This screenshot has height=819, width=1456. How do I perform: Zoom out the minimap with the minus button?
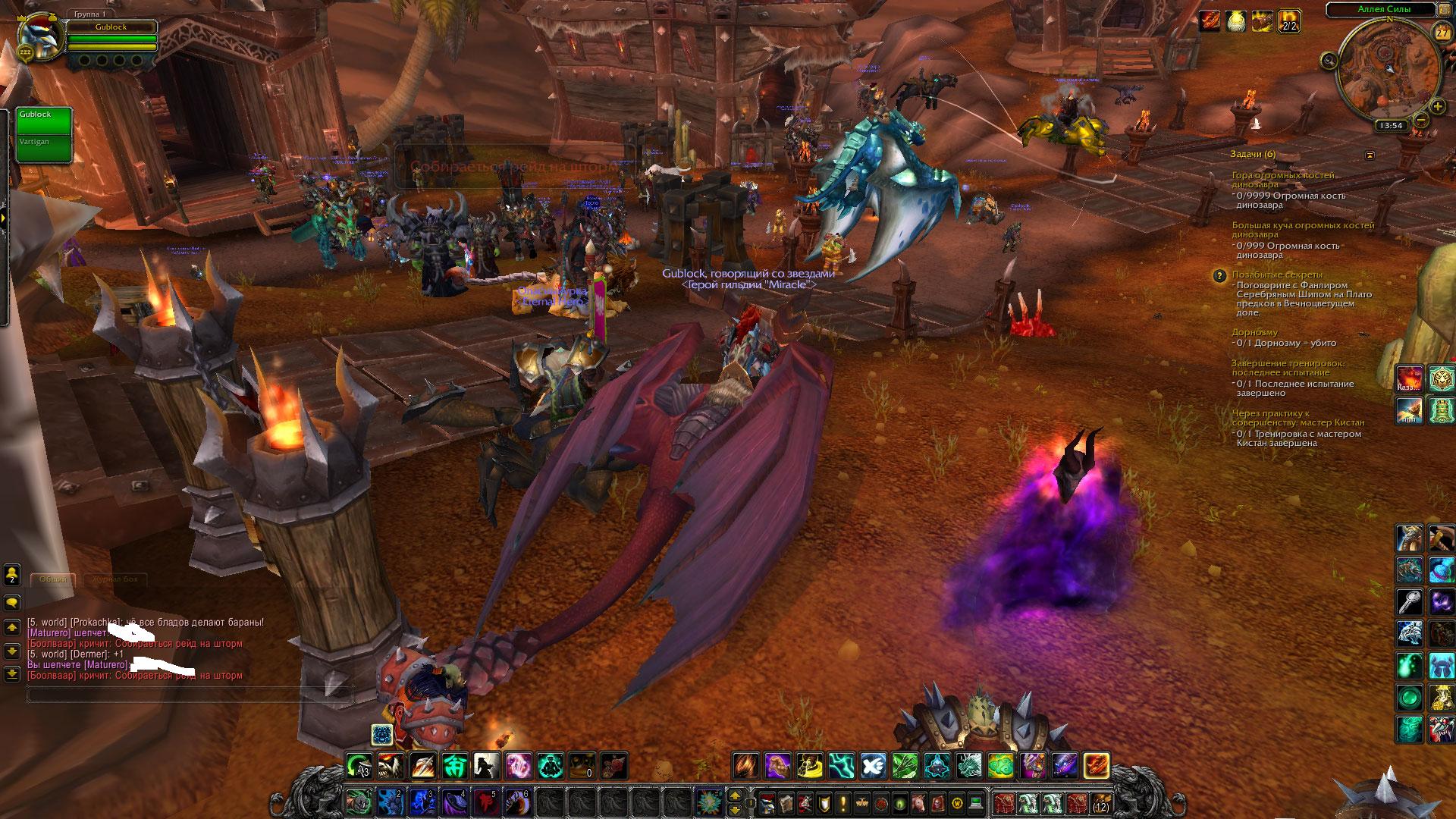[x=1421, y=119]
